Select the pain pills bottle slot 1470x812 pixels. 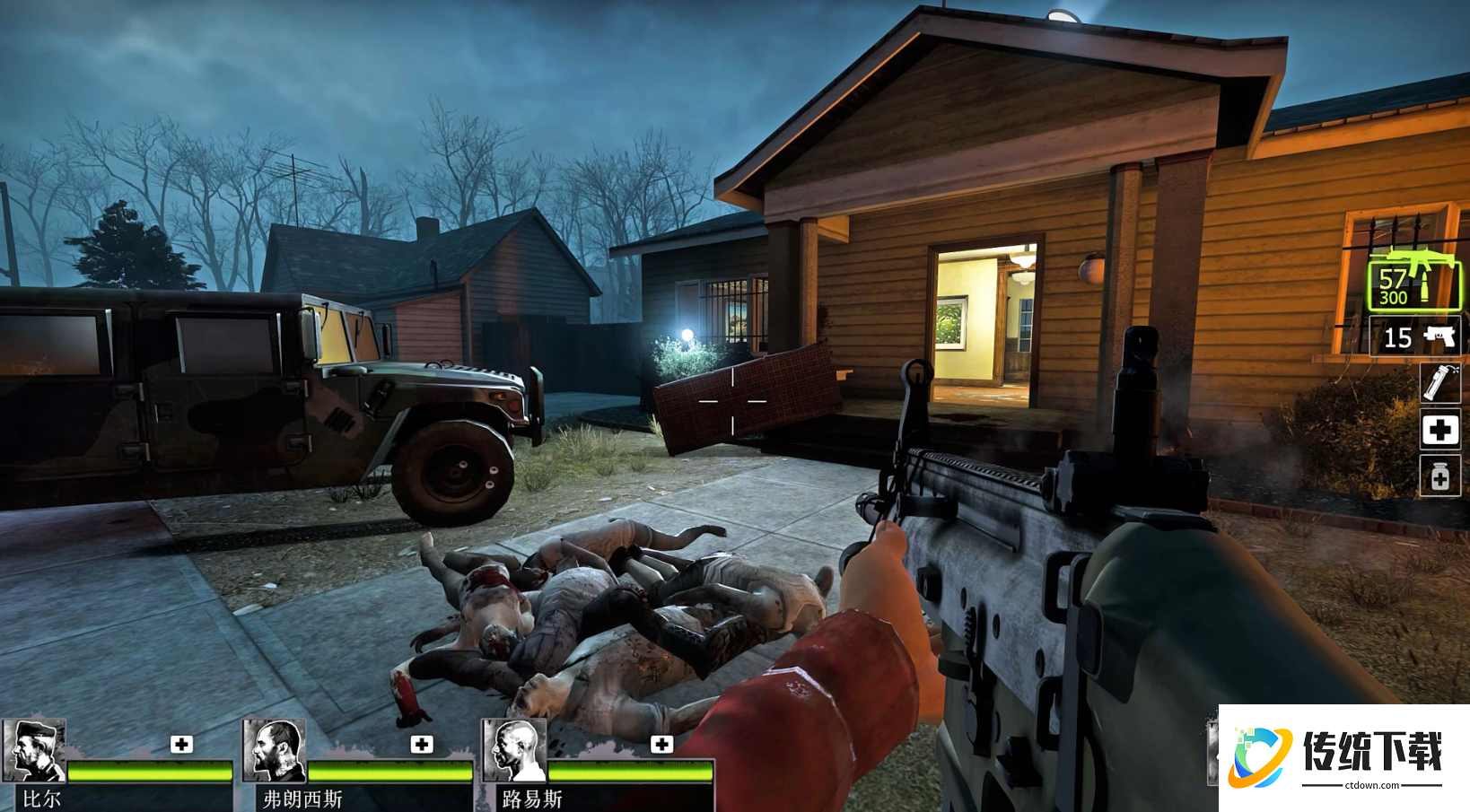click(1439, 476)
